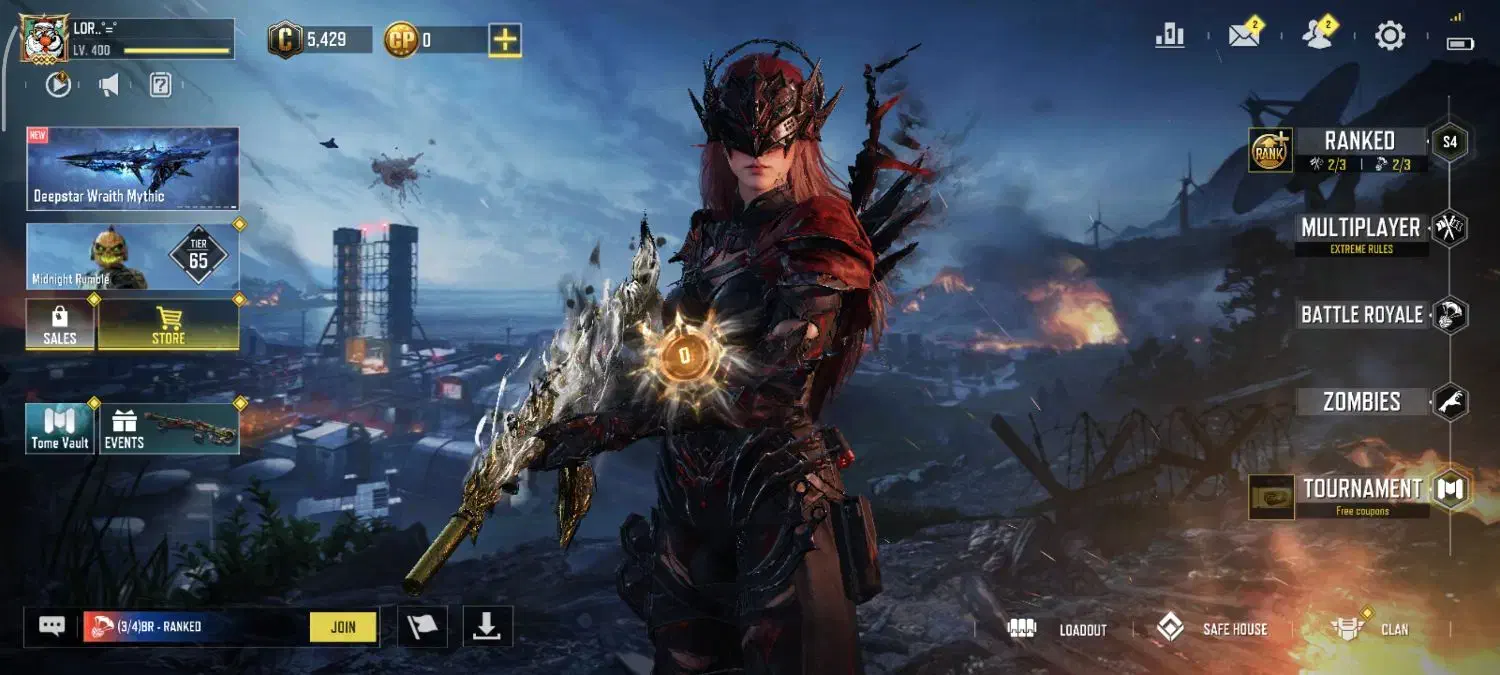This screenshot has height=675, width=1500.
Task: Check the mail inbox
Action: [1244, 36]
